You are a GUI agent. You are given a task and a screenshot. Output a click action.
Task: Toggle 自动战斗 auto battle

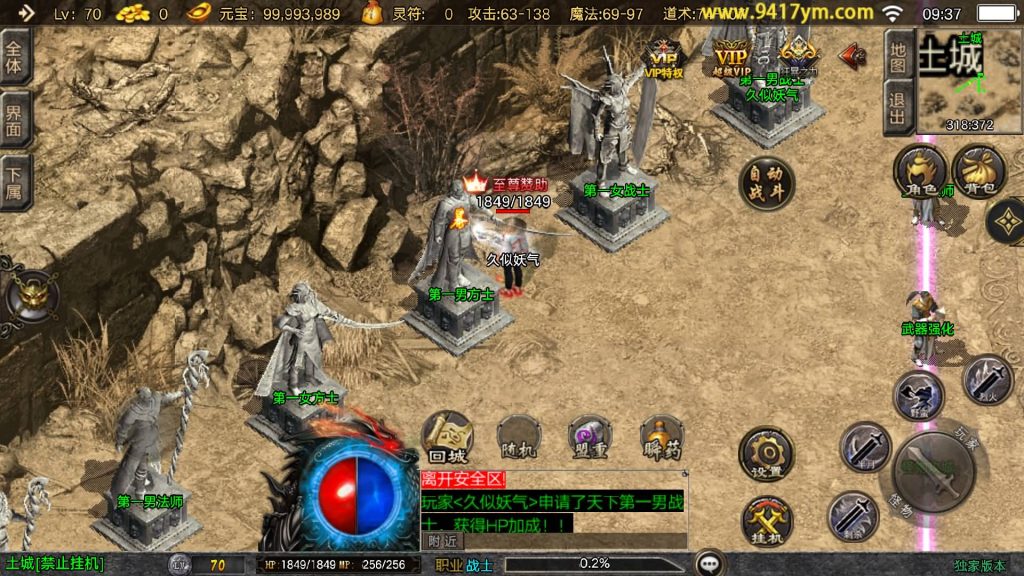[767, 184]
